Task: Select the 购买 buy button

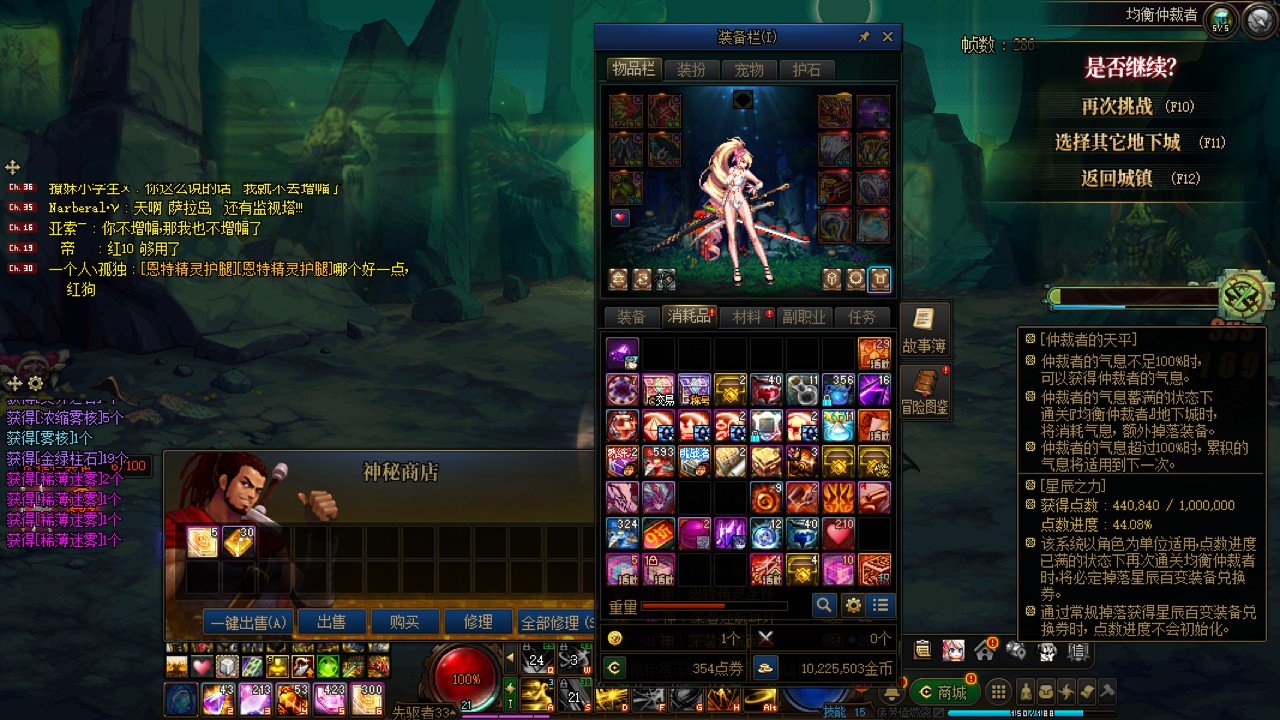Action: coord(404,622)
